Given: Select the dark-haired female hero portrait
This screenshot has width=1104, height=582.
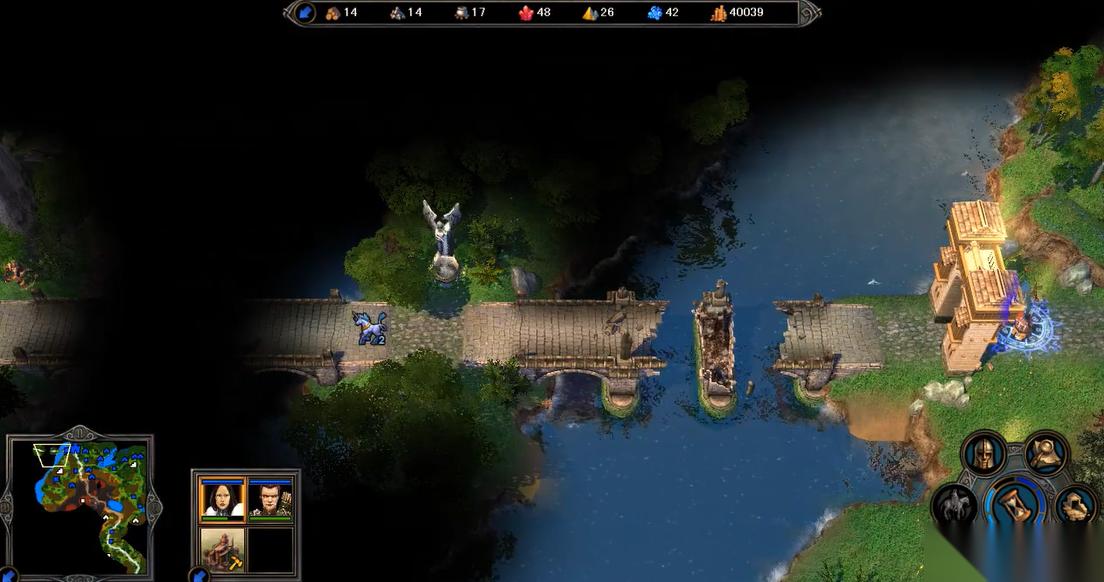Looking at the screenshot, I should tap(223, 497).
